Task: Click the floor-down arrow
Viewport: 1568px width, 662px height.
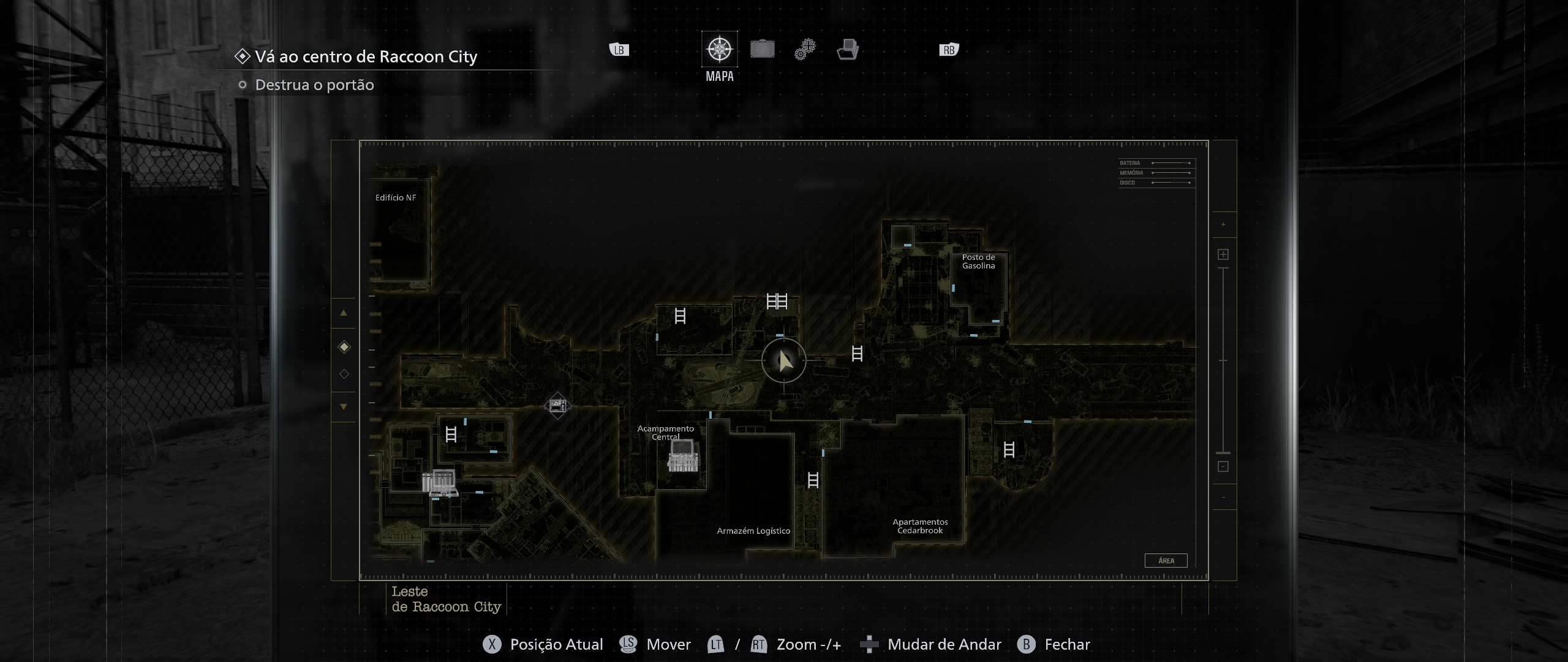Action: pos(344,406)
